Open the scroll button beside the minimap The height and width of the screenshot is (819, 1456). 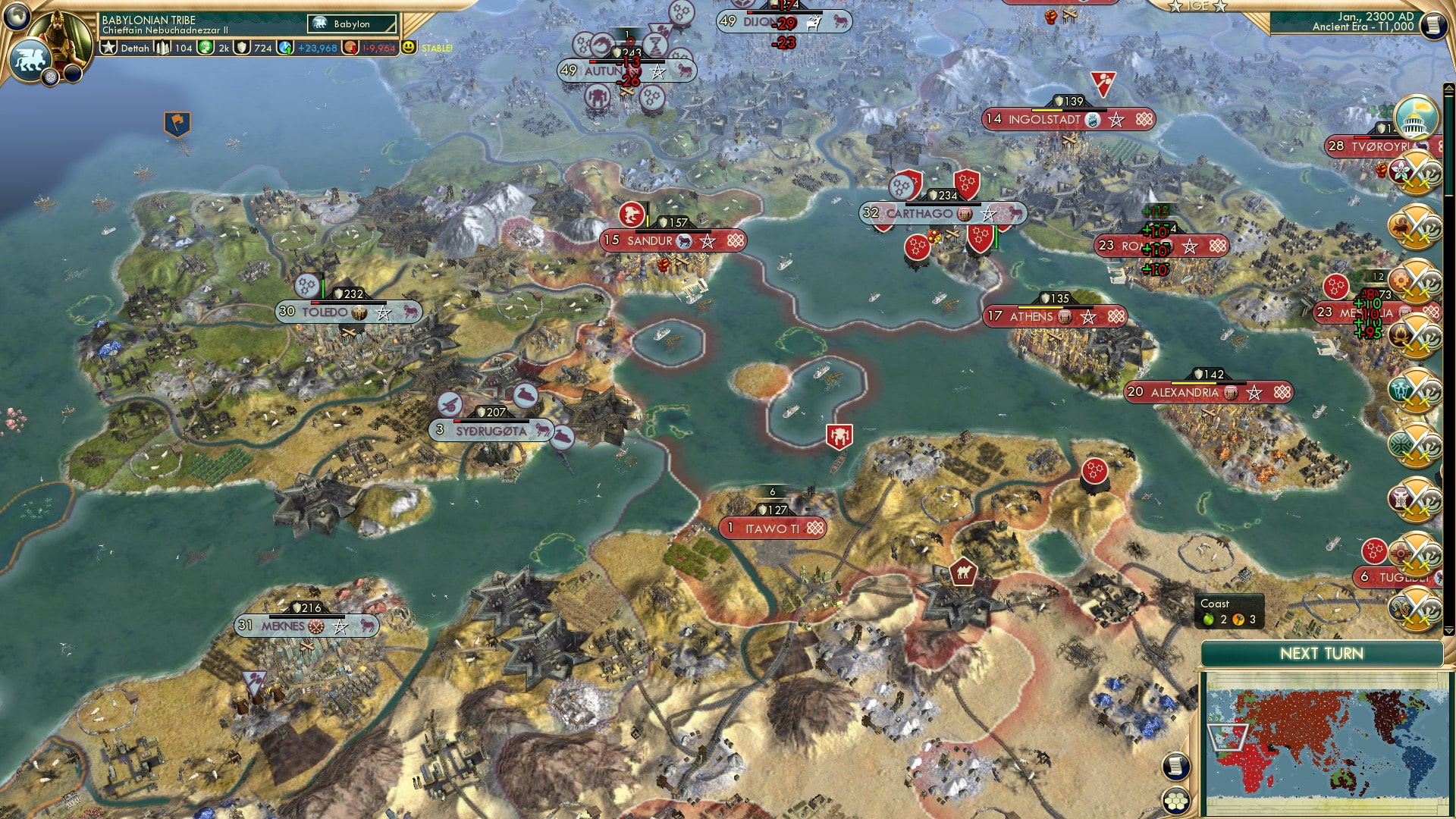(1175, 766)
